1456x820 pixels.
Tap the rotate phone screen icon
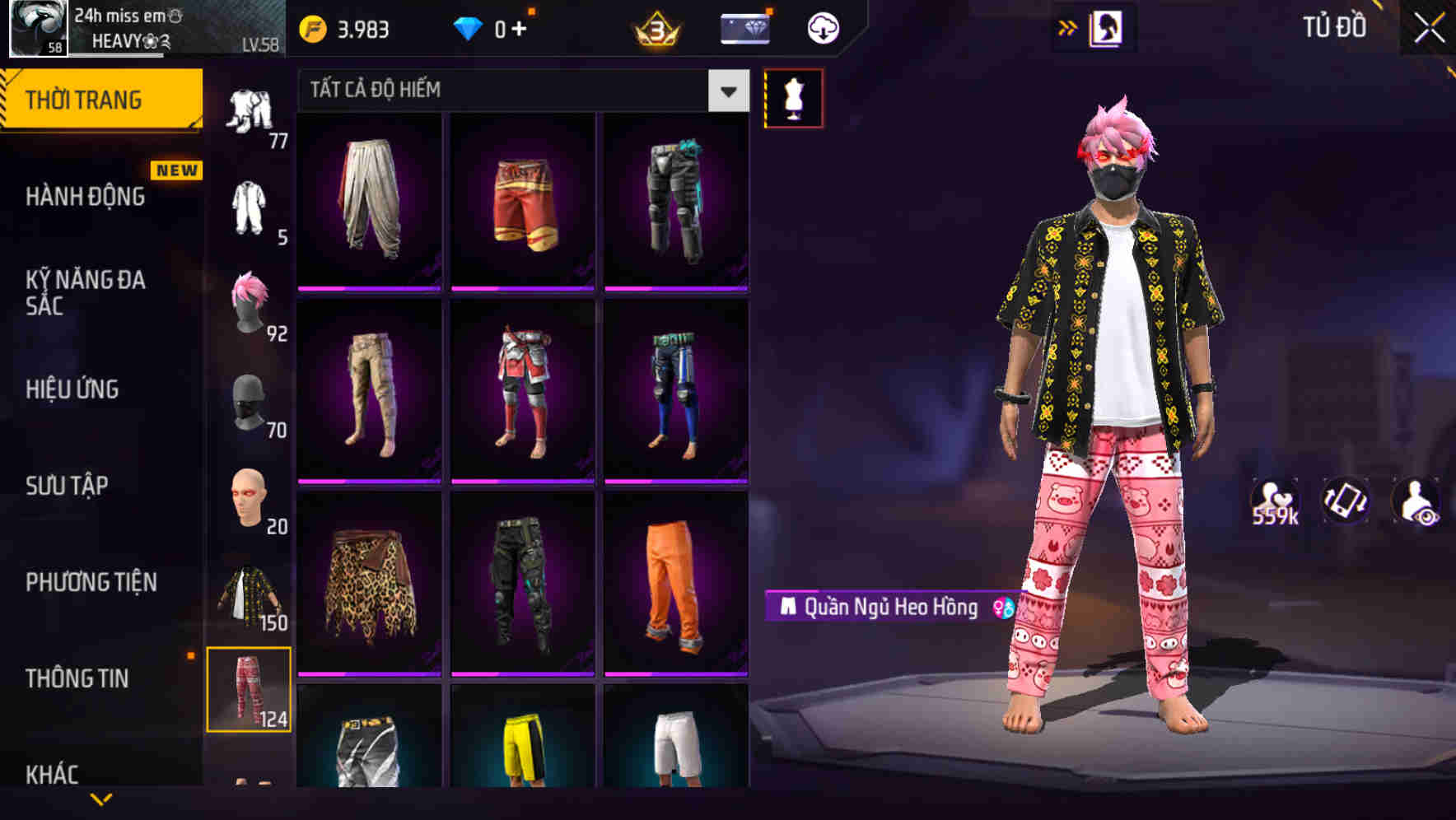coord(1344,501)
